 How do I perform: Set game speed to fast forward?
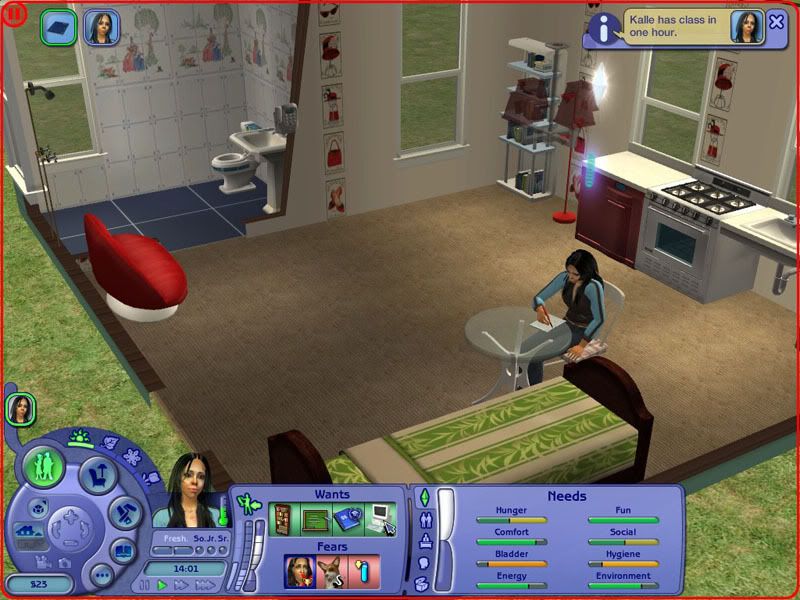(181, 585)
